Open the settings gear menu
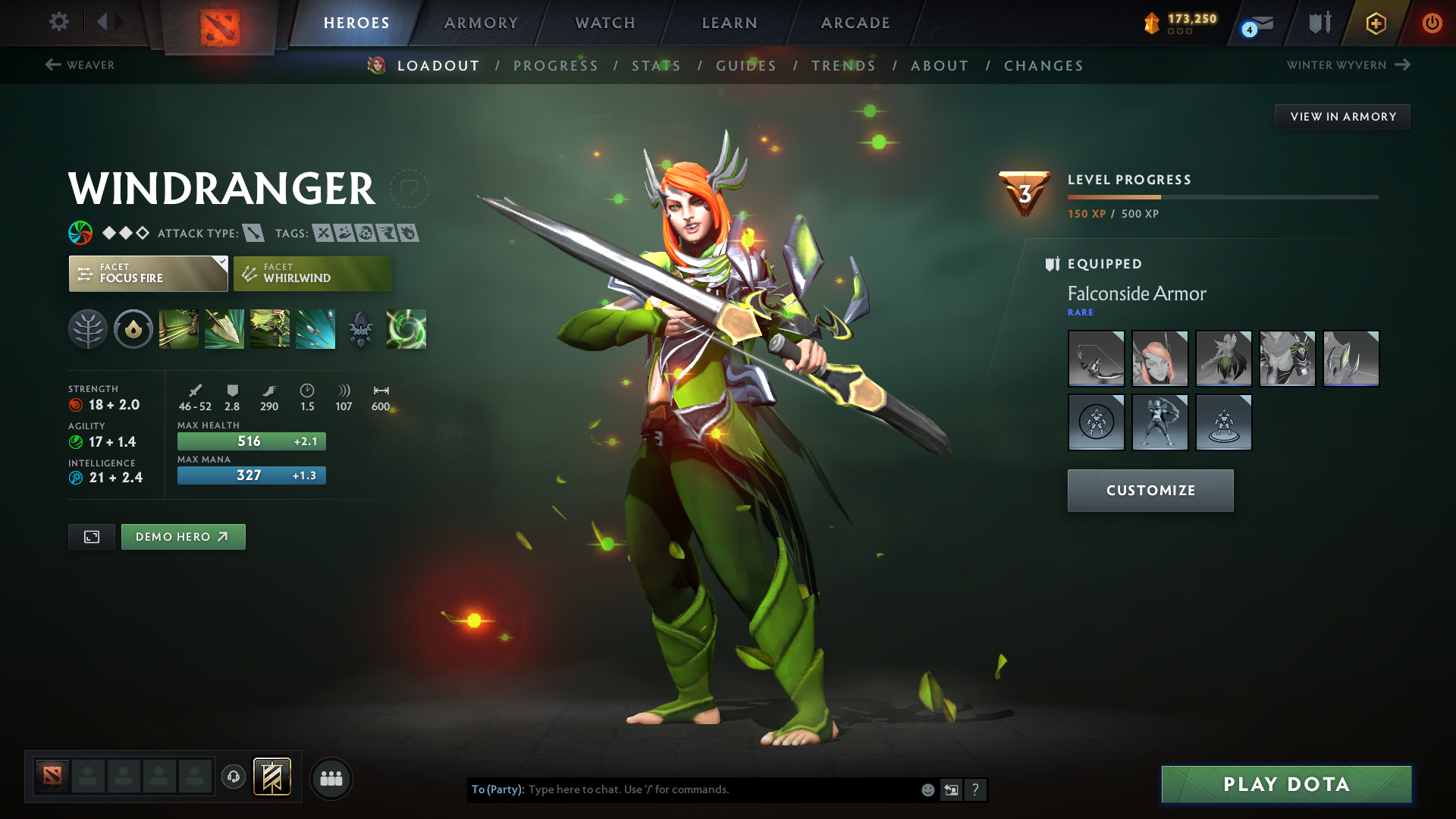The height and width of the screenshot is (819, 1456). point(58,22)
